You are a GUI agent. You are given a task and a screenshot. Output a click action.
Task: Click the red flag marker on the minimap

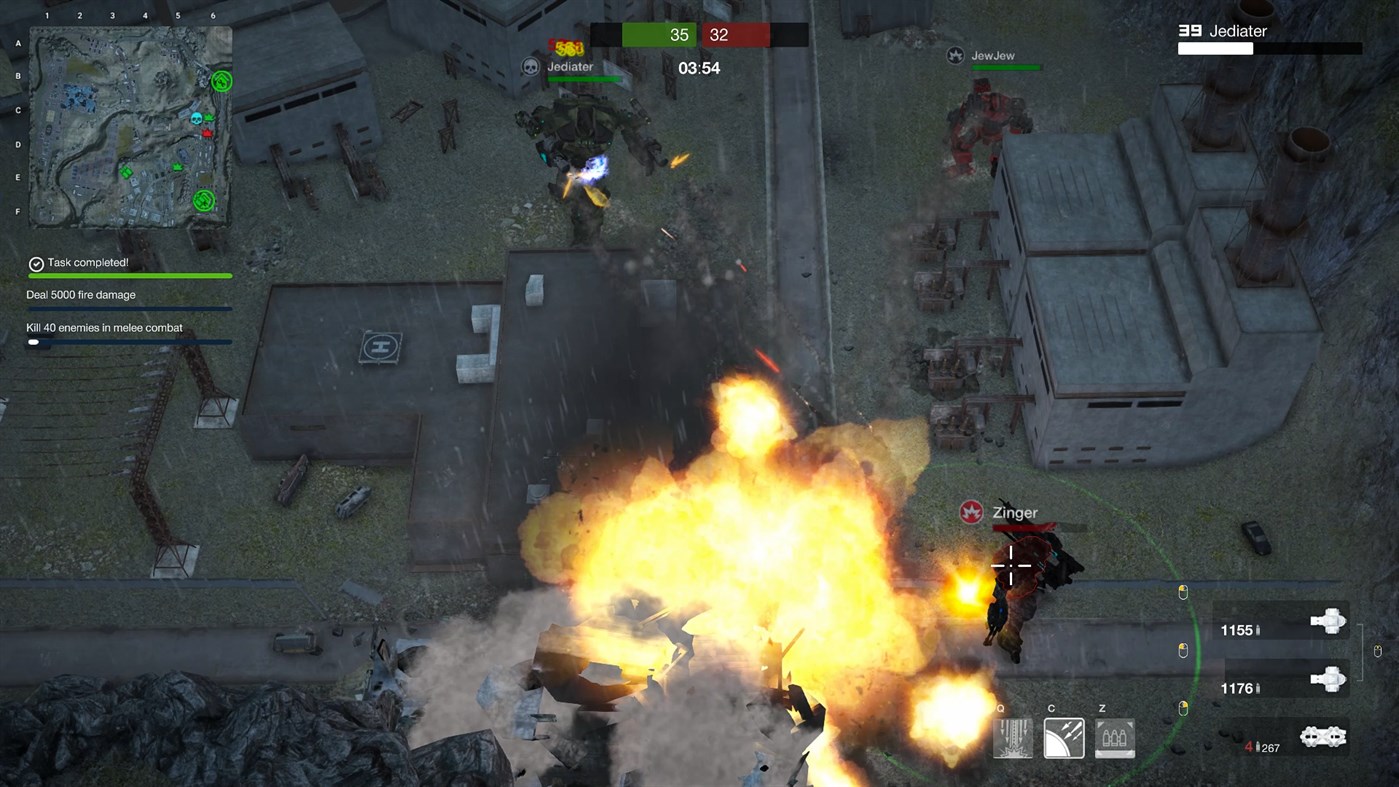coord(207,132)
